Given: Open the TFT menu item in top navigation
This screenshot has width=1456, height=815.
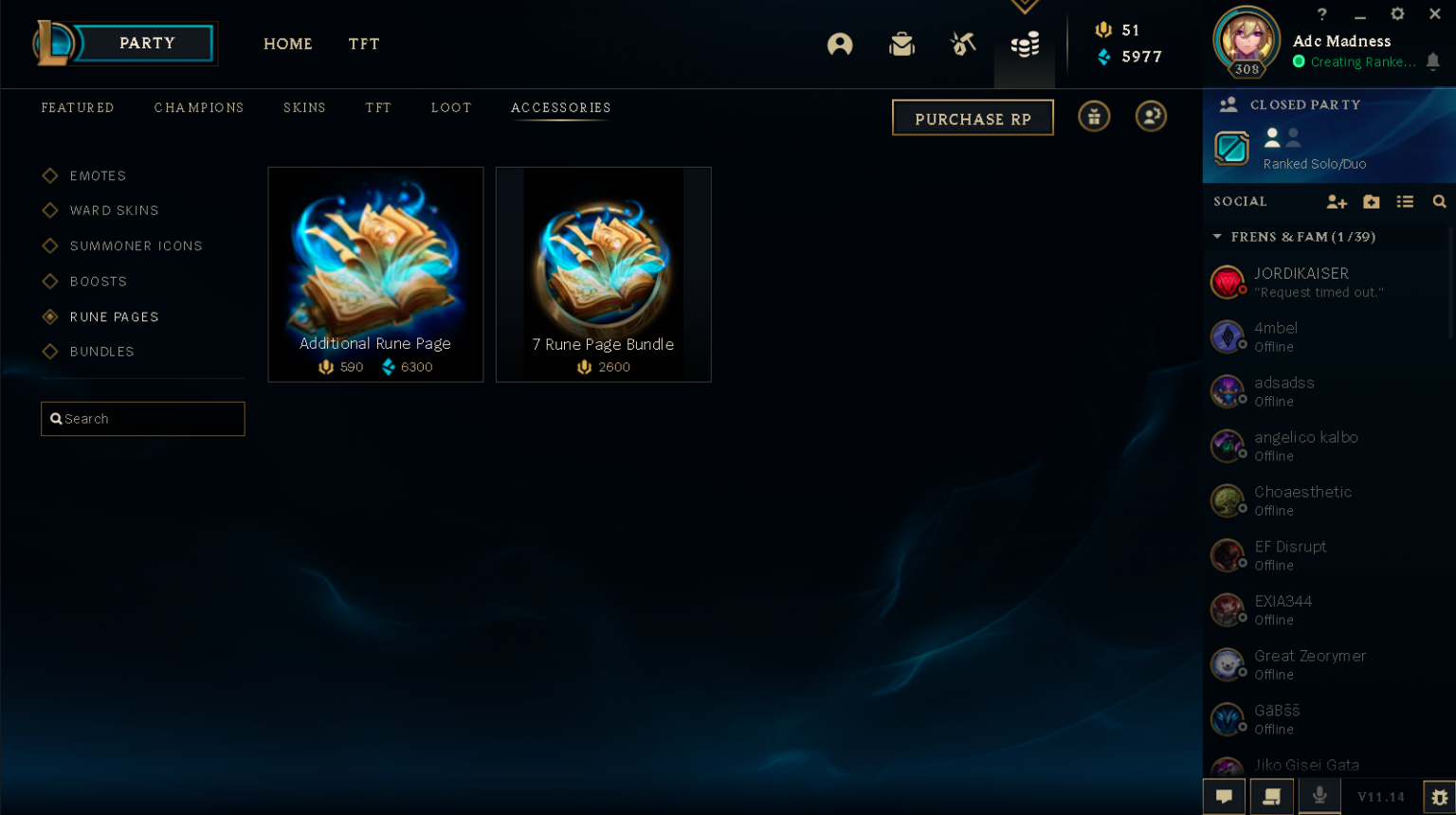Looking at the screenshot, I should [364, 44].
